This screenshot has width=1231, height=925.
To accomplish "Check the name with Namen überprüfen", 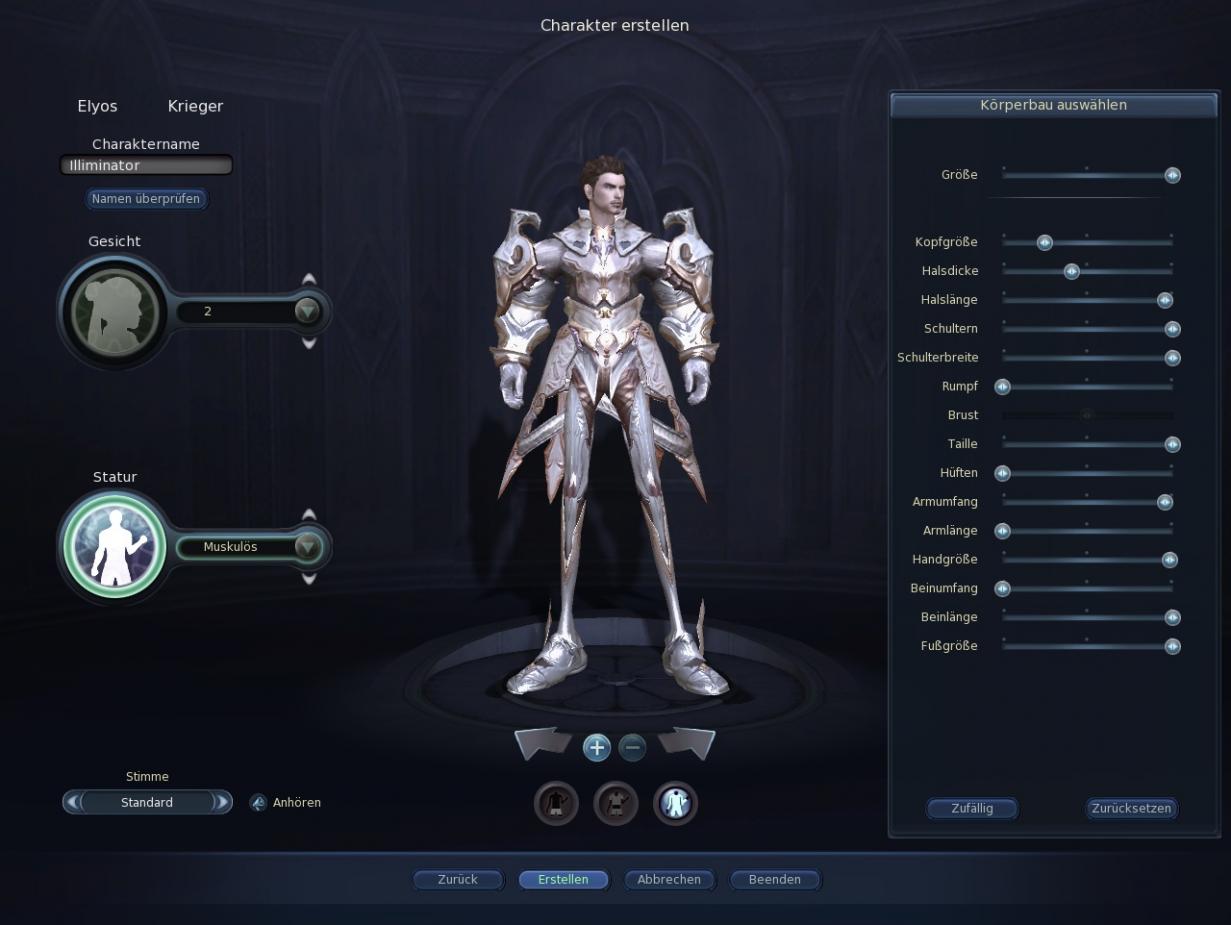I will click(x=146, y=199).
